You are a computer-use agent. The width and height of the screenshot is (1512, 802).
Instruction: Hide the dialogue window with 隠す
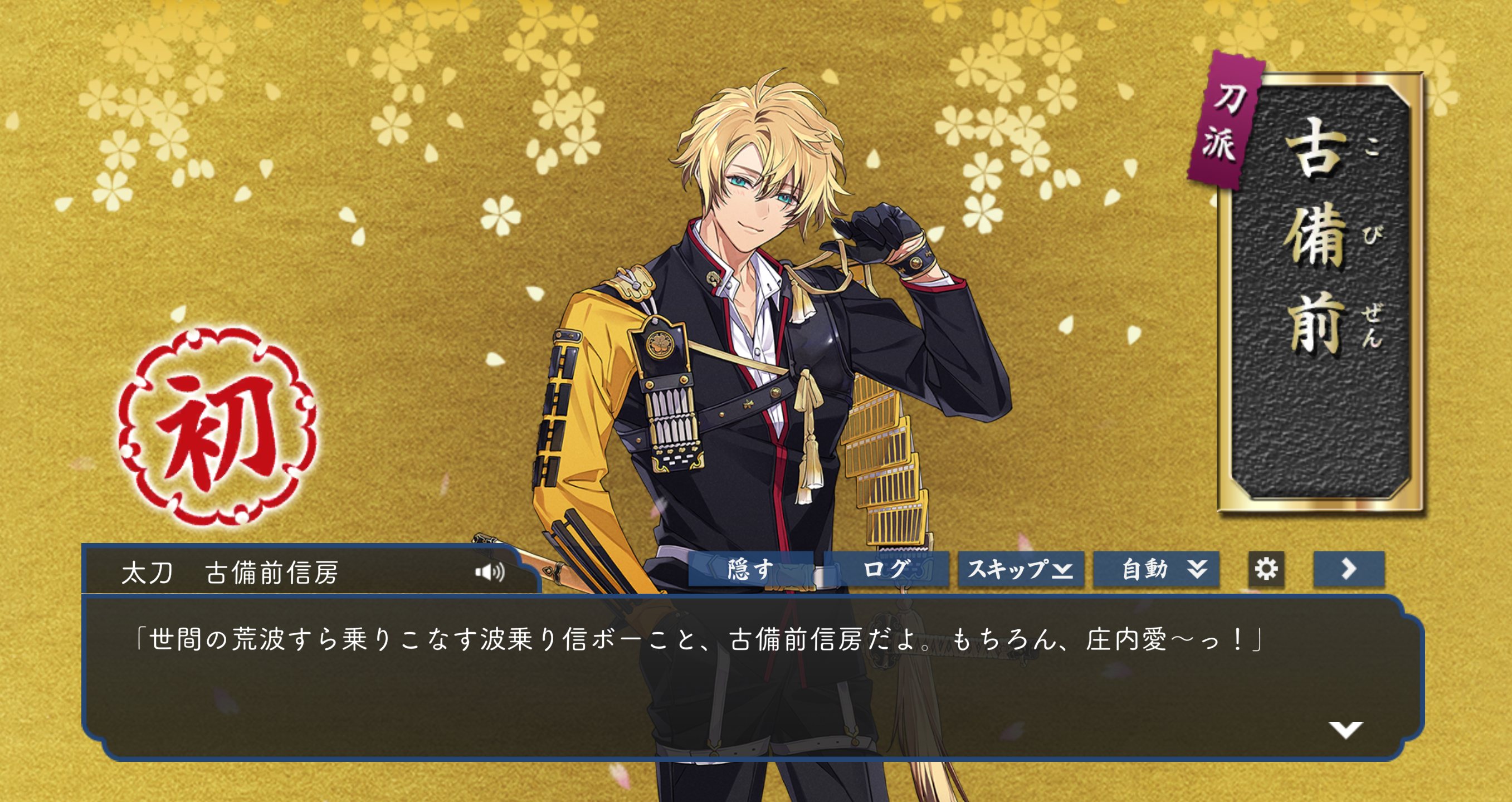tap(751, 569)
